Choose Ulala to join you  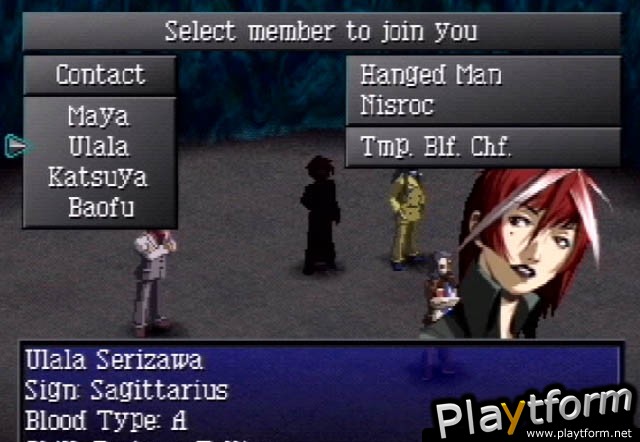click(98, 146)
